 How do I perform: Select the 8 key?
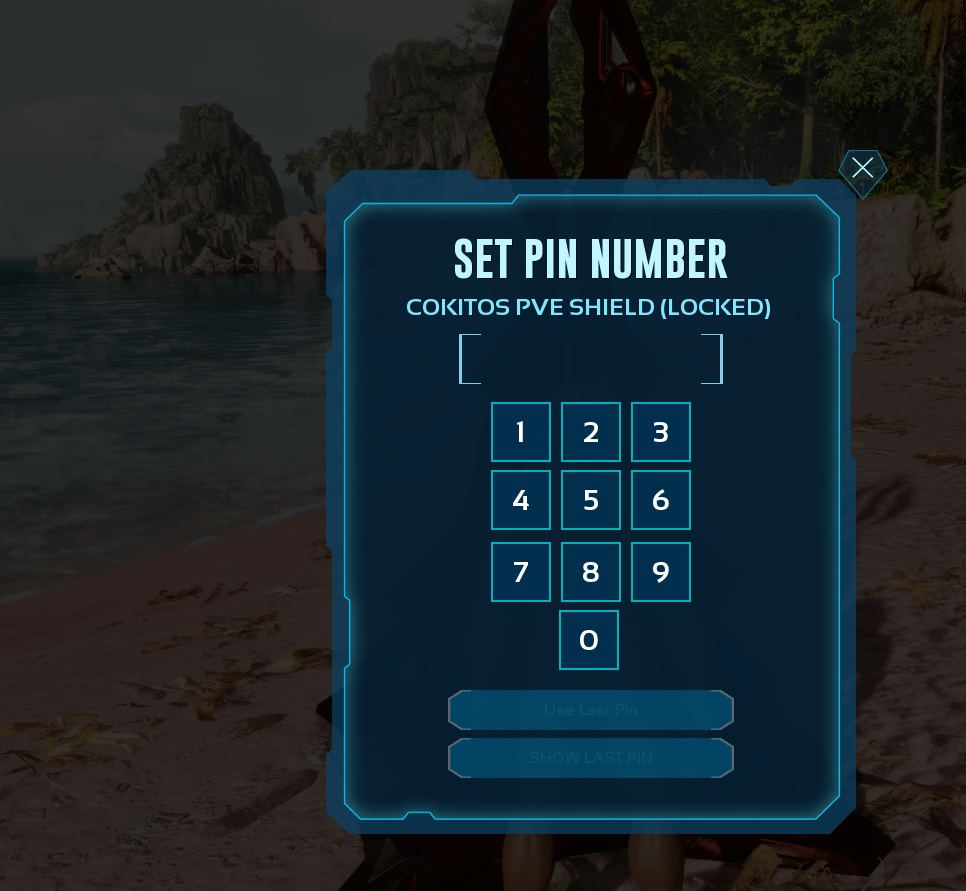[x=591, y=572]
